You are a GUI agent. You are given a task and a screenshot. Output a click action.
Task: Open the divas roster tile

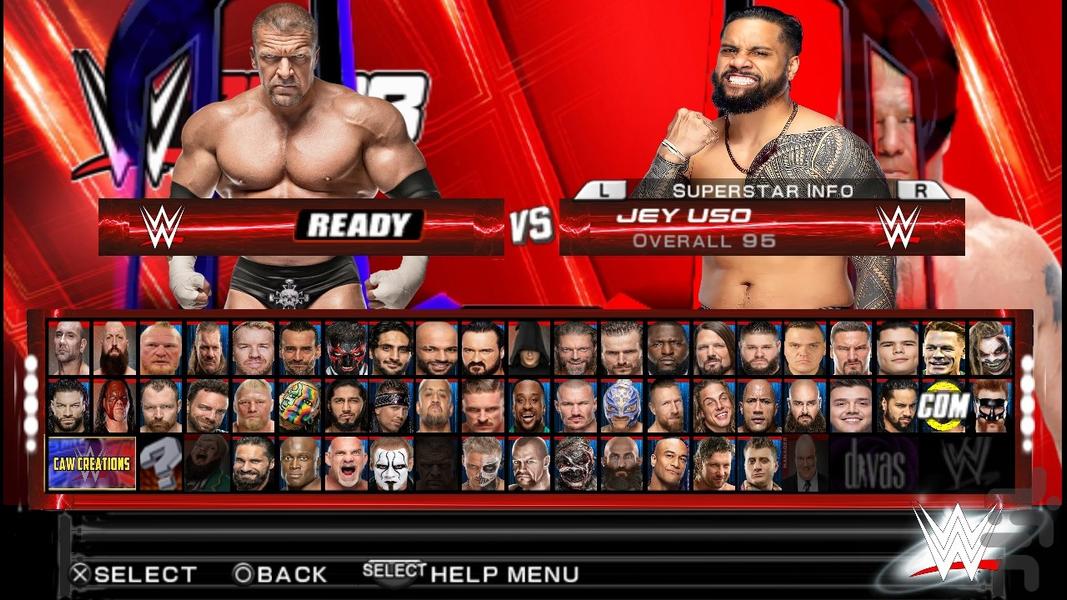coord(873,464)
